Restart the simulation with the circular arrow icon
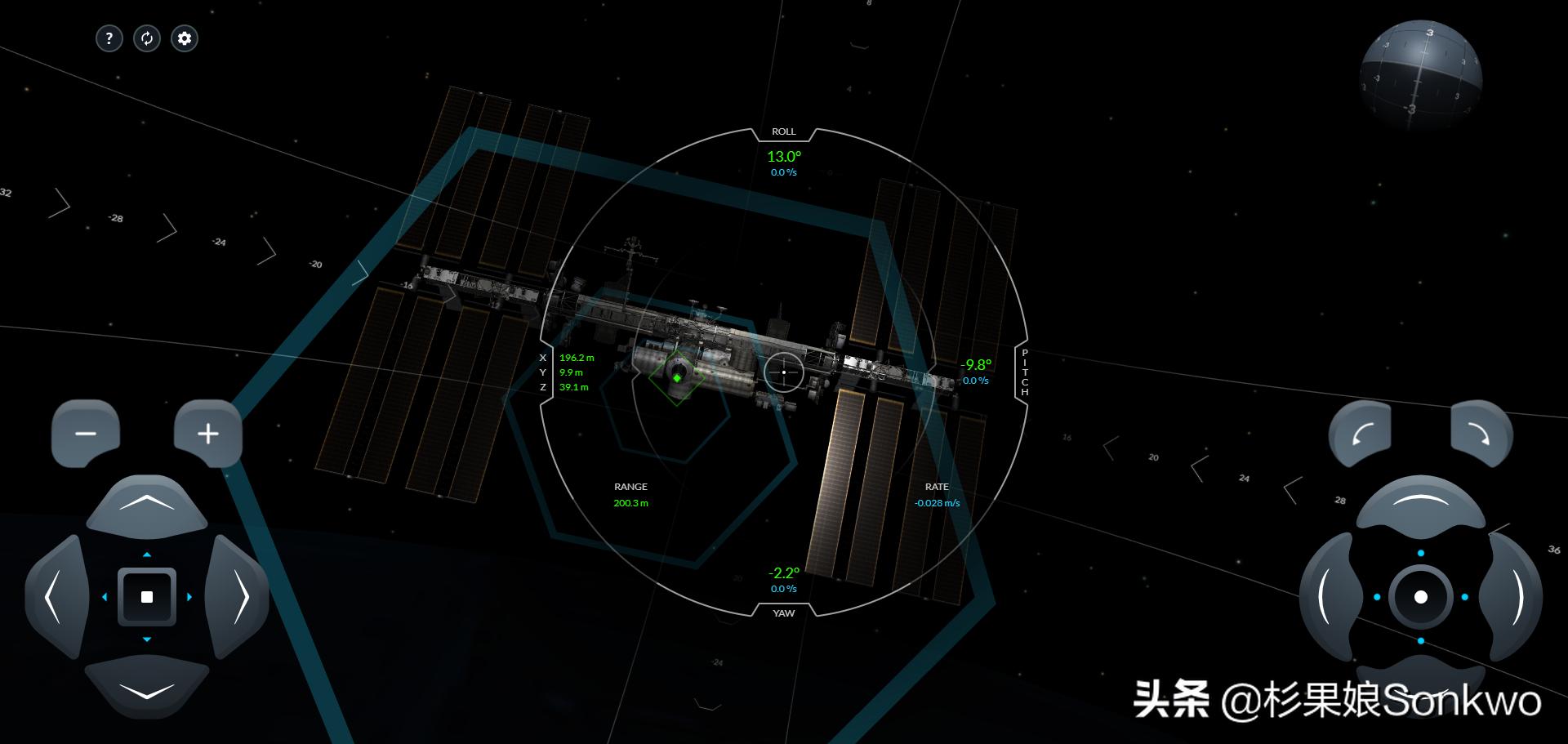1568x744 pixels. click(147, 38)
